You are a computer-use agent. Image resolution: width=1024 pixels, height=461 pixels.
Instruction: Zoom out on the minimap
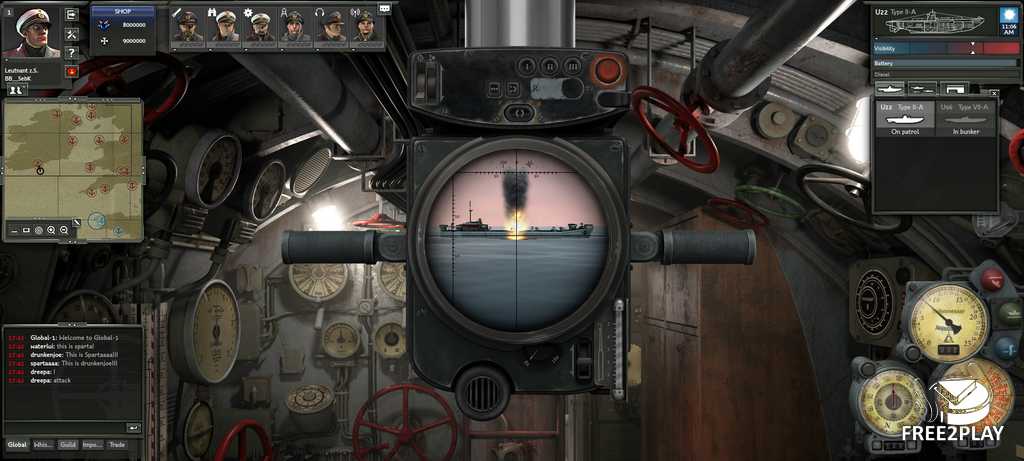(x=64, y=230)
